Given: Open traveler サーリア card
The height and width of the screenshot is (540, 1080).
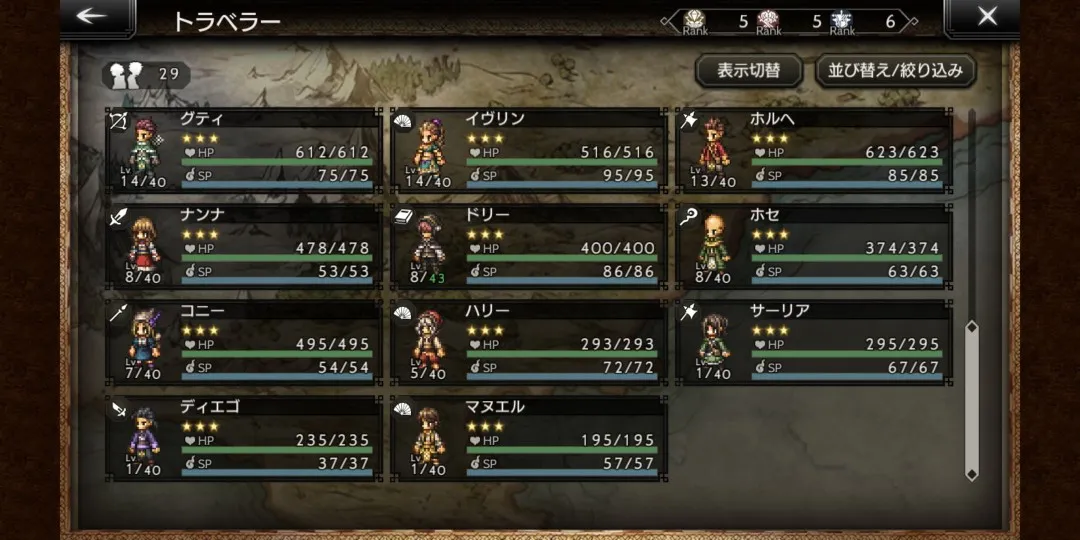Looking at the screenshot, I should pos(813,343).
